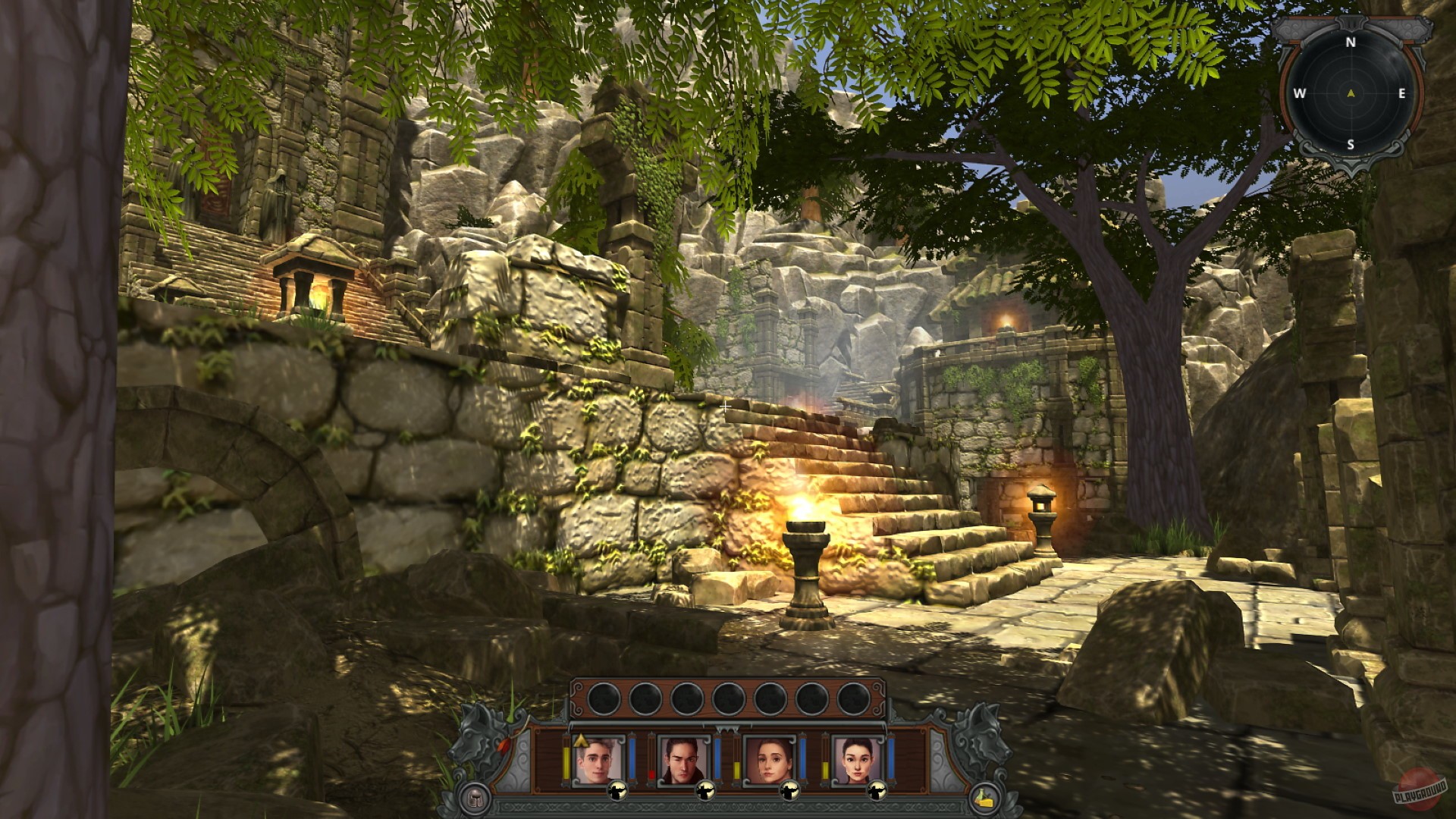Select the first male character's portrait
Viewport: 1456px width, 819px height.
point(598,759)
